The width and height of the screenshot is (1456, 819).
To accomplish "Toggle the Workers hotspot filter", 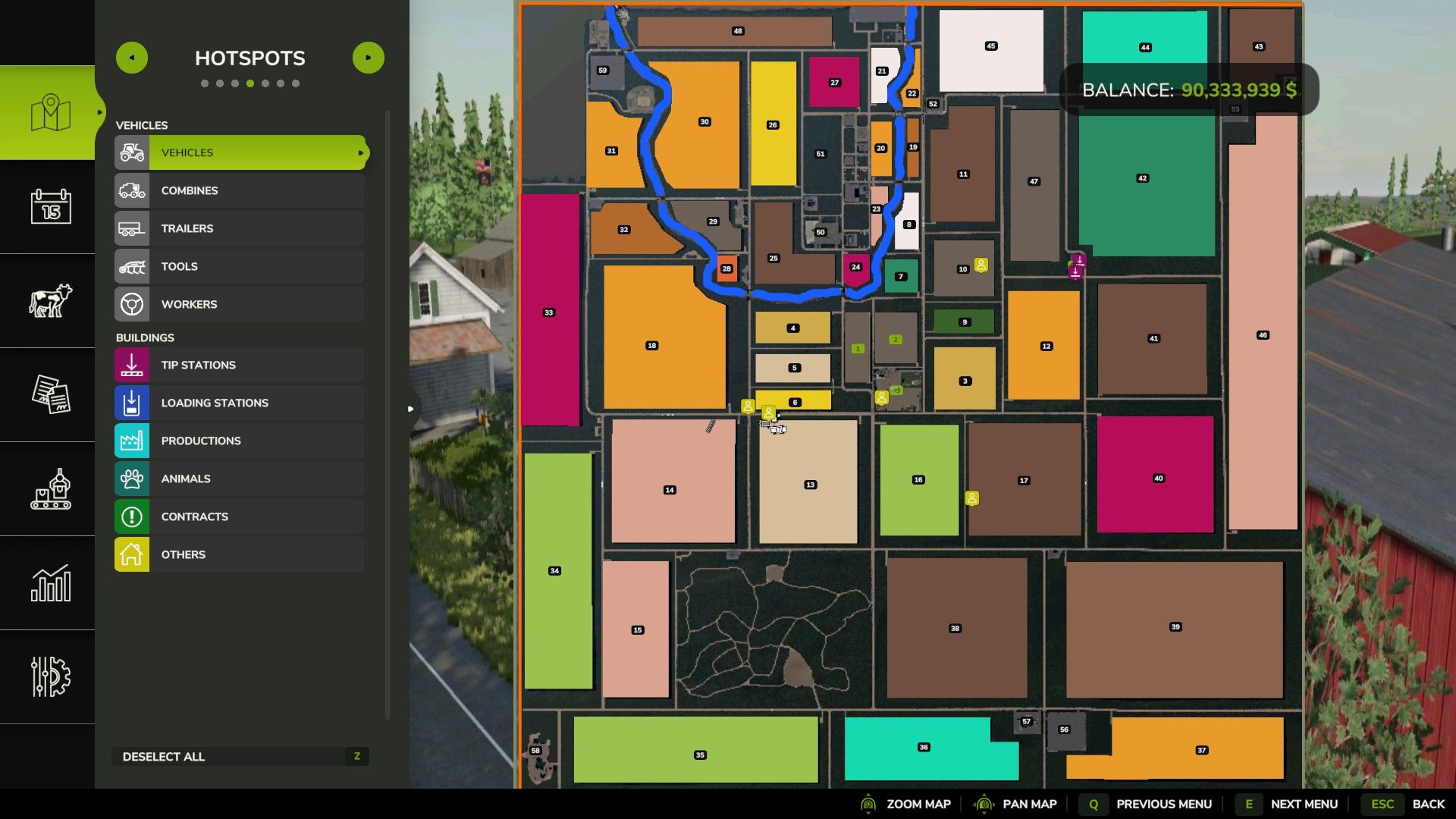I will (240, 304).
